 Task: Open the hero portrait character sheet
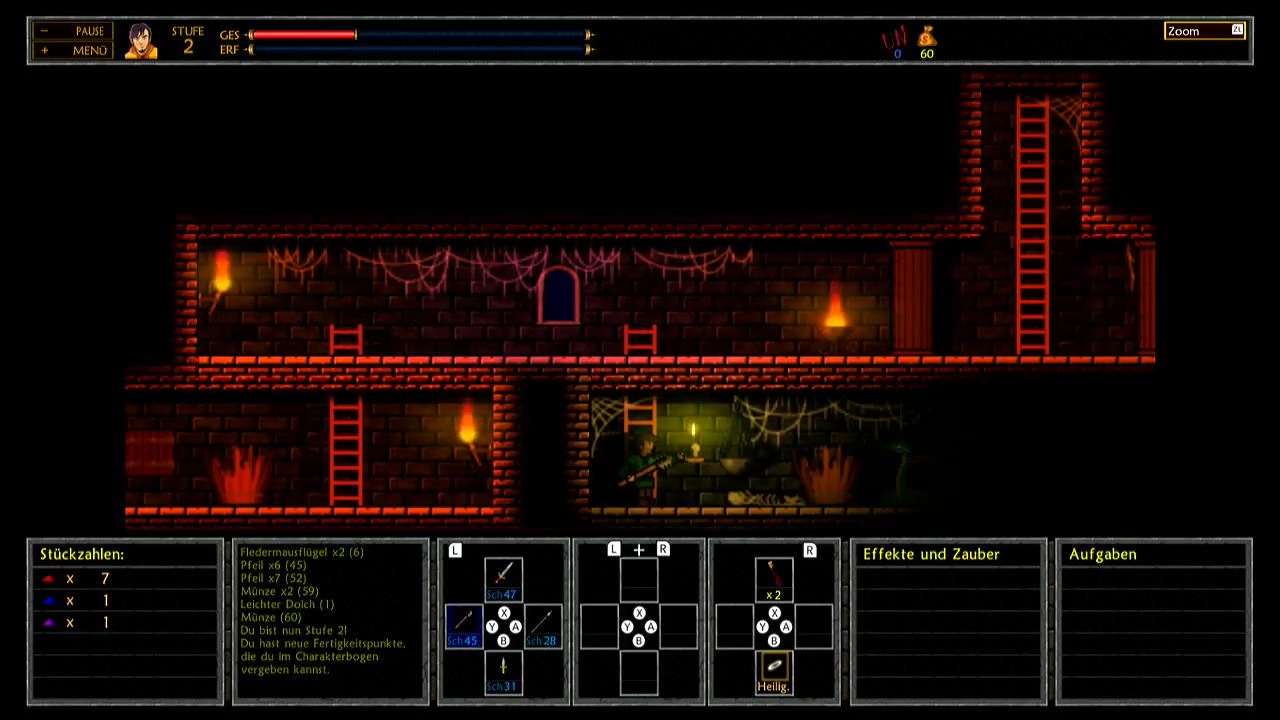point(141,41)
